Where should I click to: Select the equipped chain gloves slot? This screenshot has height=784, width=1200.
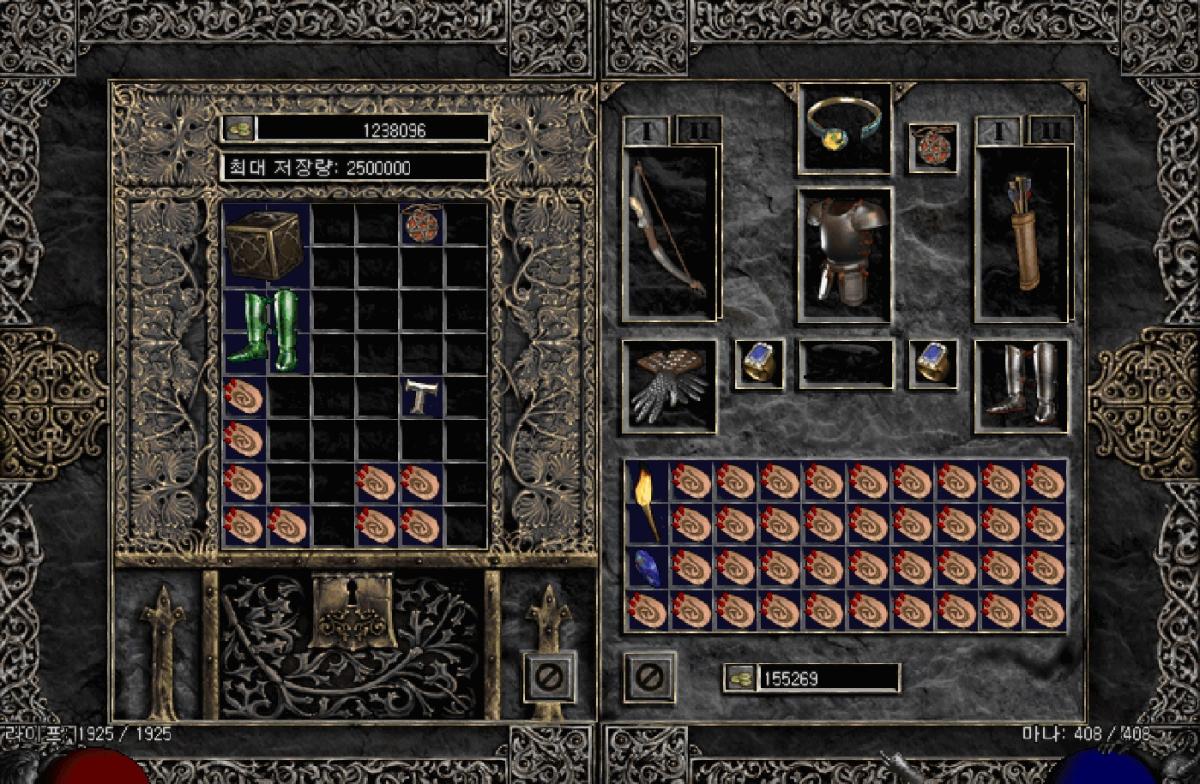[x=669, y=386]
